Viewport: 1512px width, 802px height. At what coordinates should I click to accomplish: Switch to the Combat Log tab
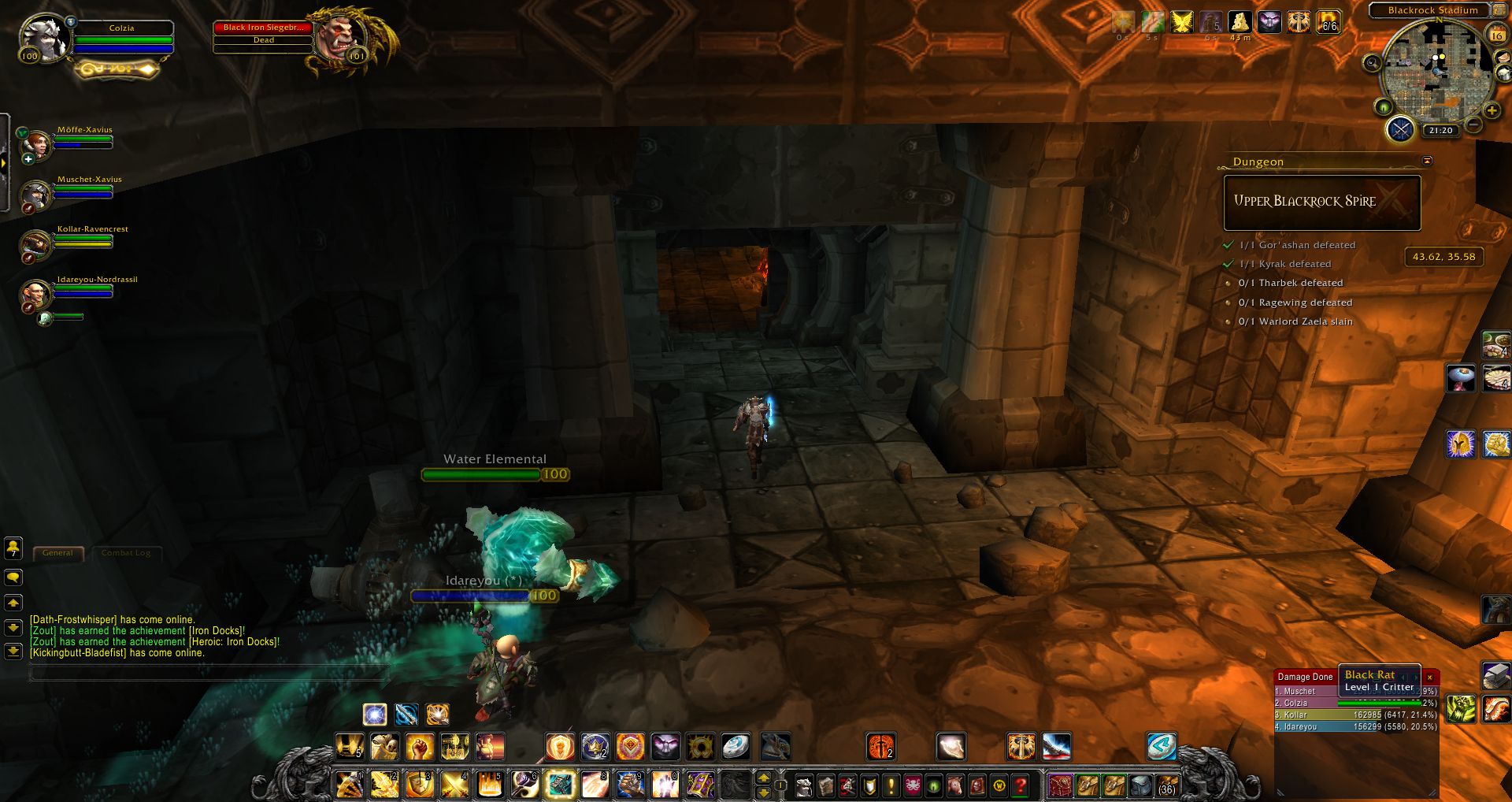126,553
